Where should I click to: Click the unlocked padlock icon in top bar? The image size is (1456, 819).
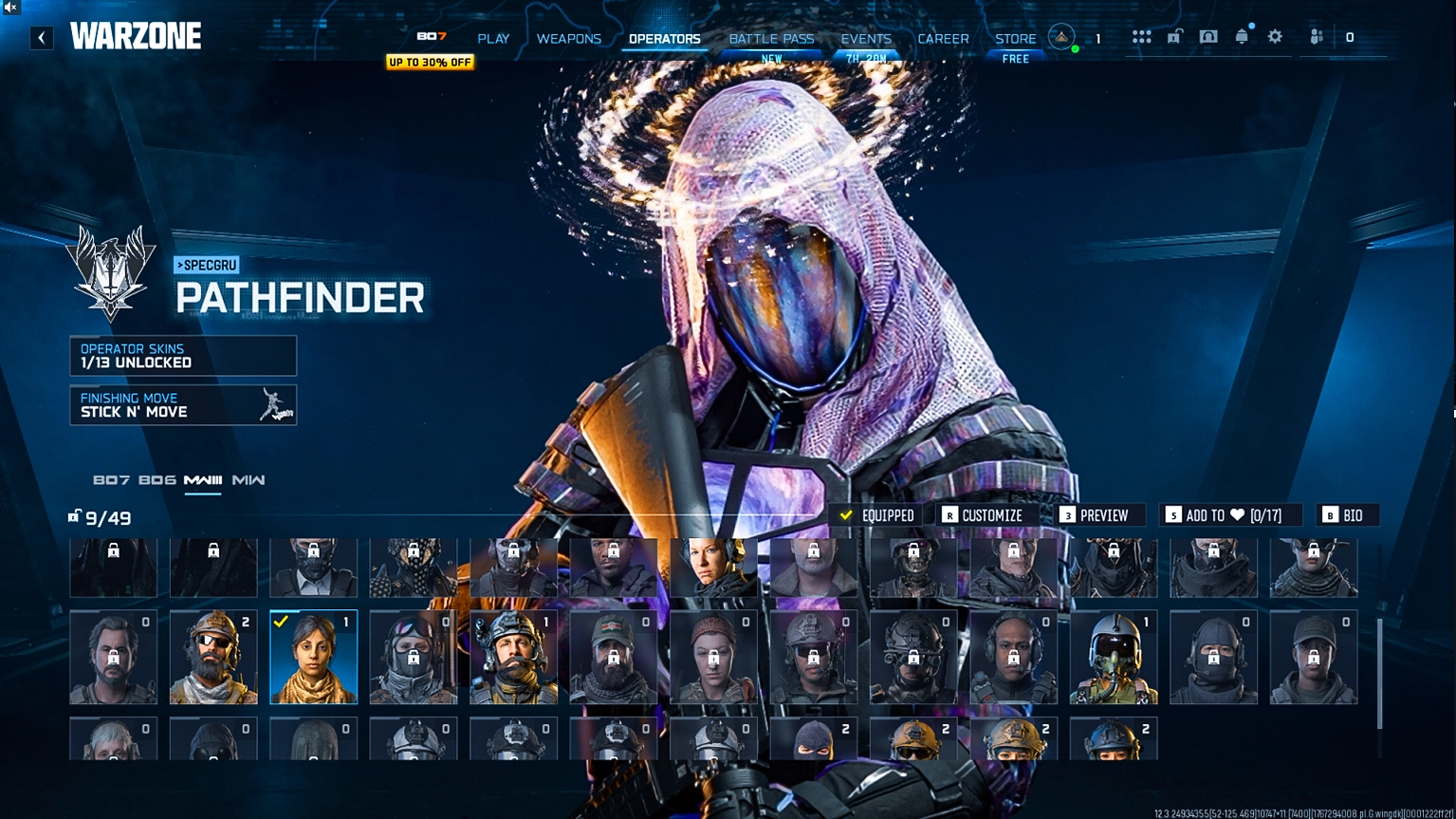coord(1176,36)
